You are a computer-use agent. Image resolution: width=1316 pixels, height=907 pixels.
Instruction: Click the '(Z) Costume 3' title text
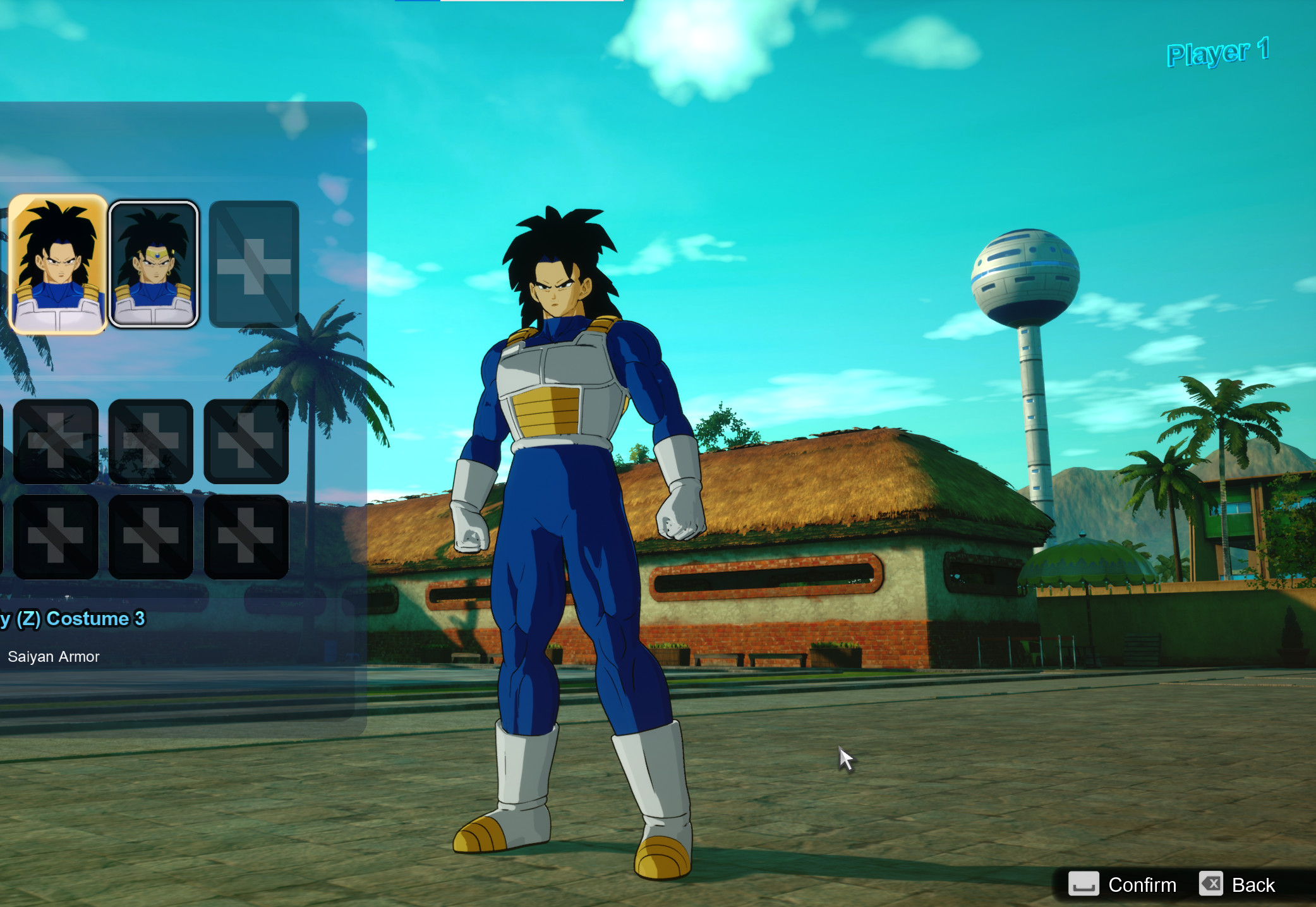pos(73,619)
